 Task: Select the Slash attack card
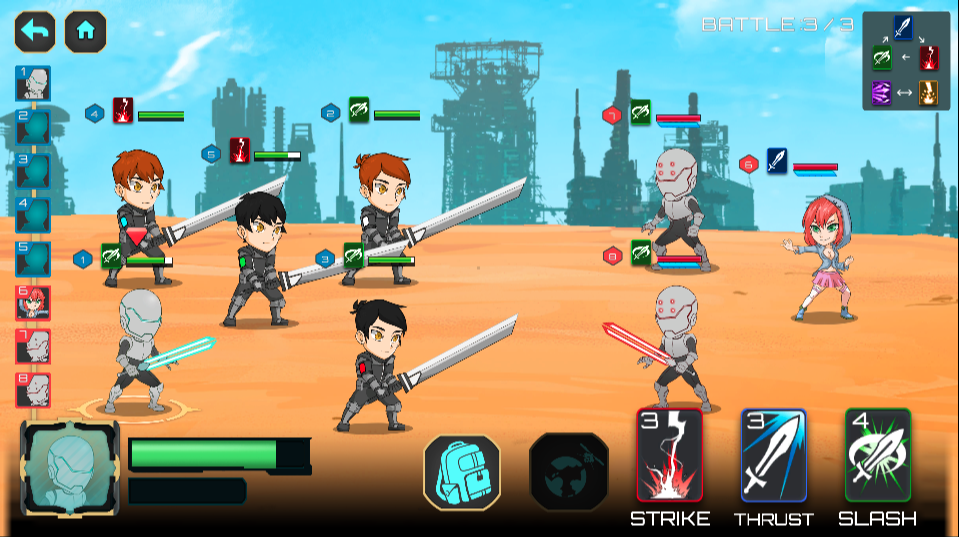(x=877, y=455)
